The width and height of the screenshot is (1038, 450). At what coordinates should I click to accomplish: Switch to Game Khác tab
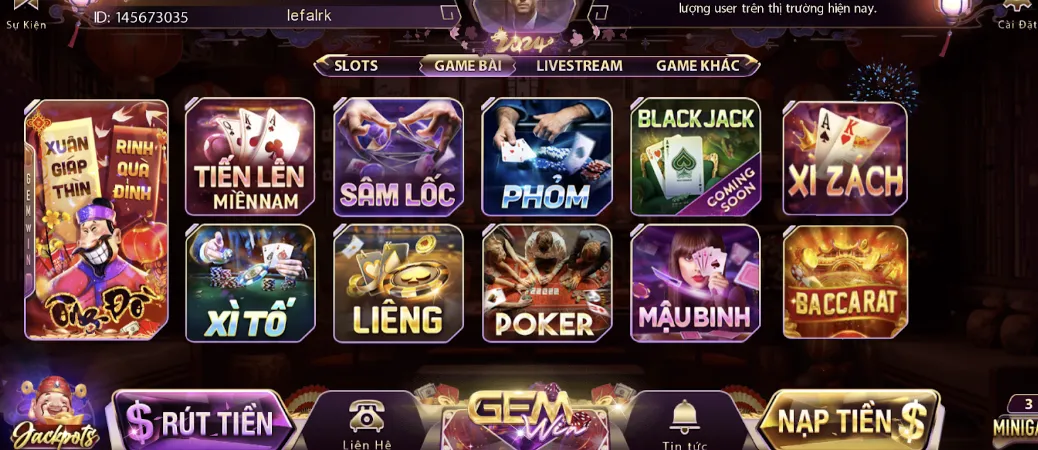click(697, 66)
